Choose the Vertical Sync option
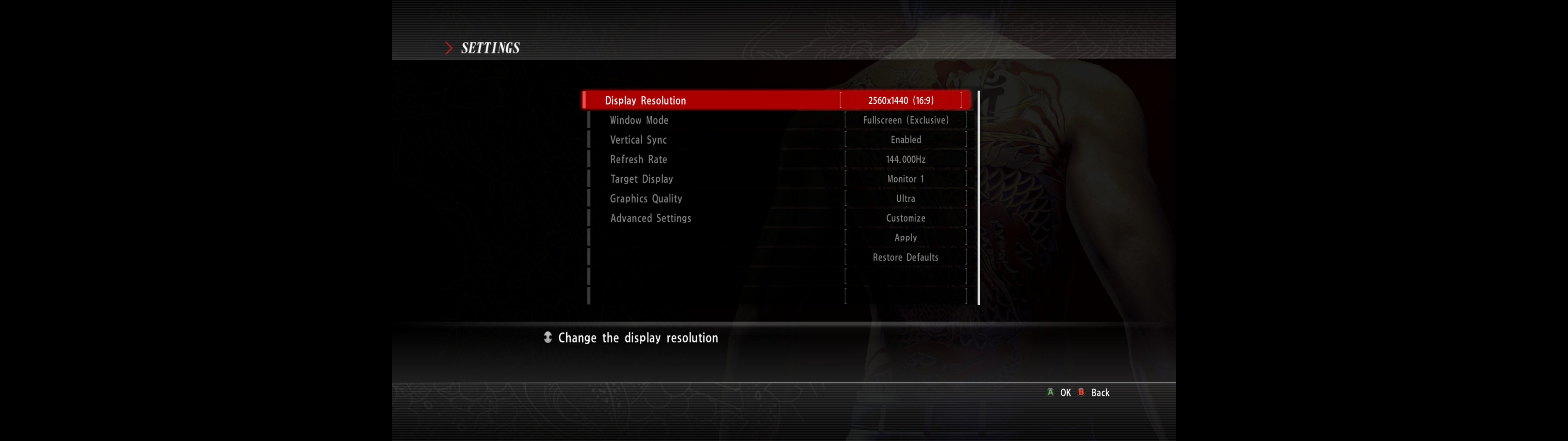Viewport: 1568px width, 441px height. click(638, 140)
